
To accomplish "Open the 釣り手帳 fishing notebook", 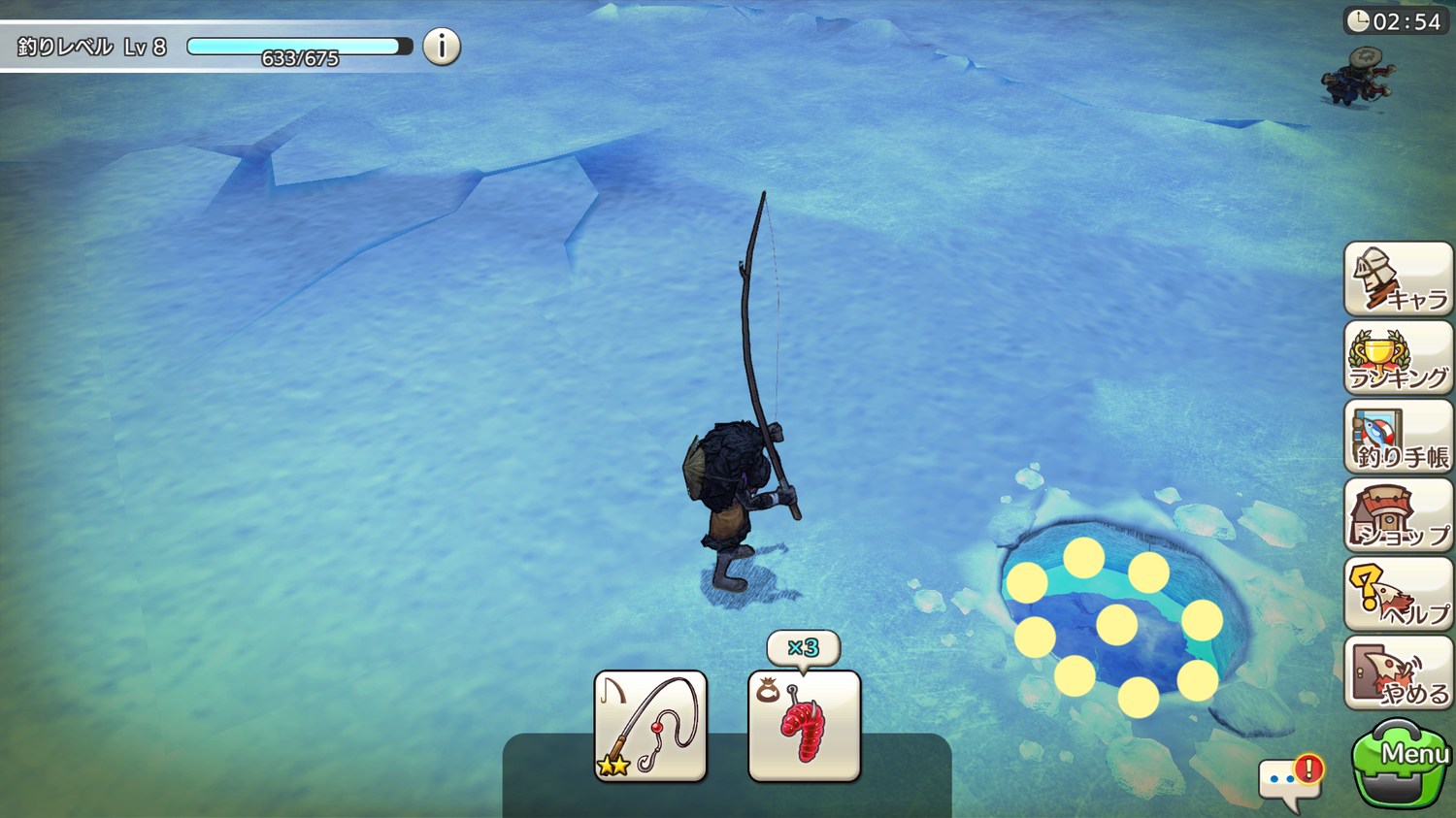I will (x=1398, y=438).
